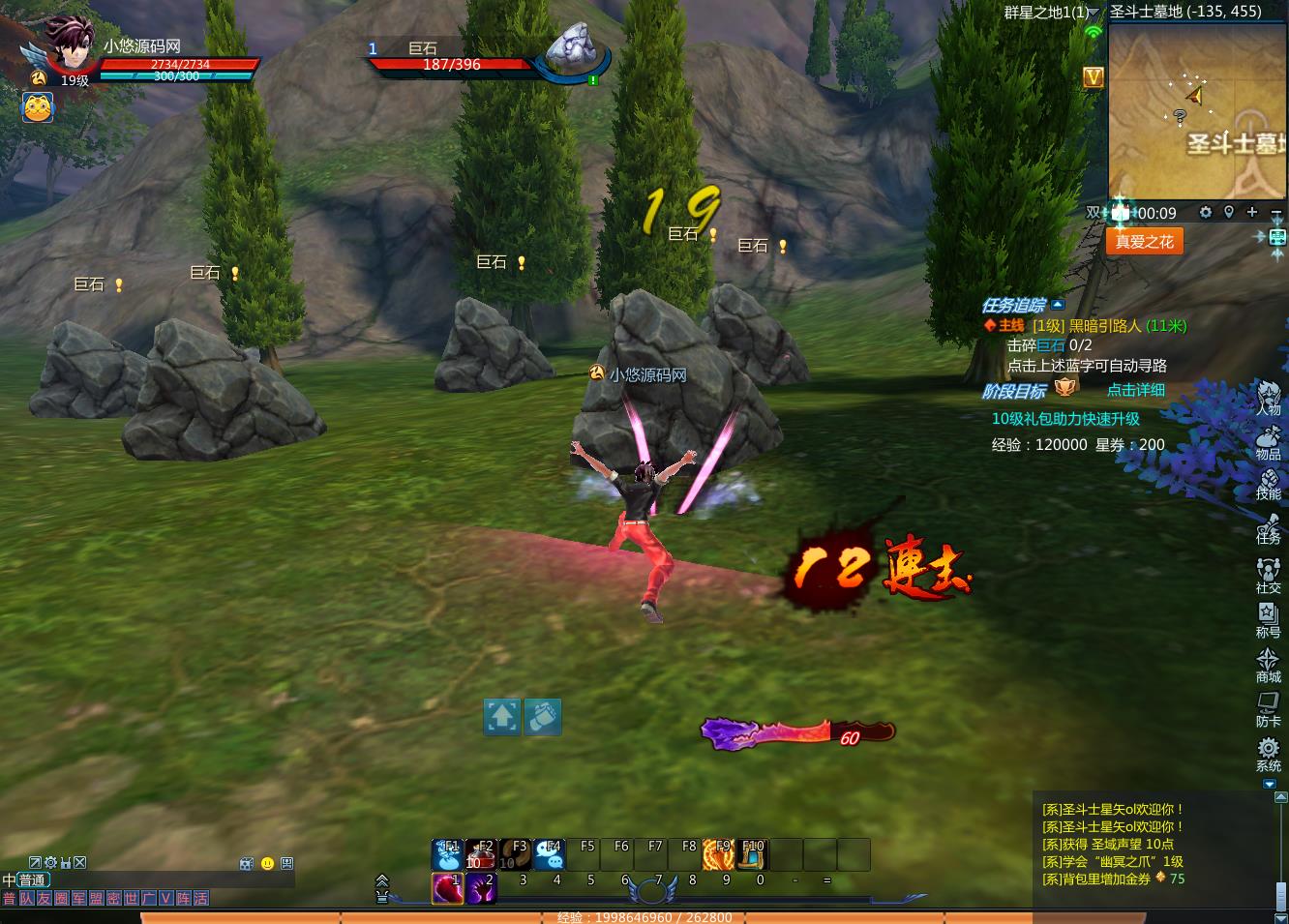Open 点击详细 stage goal details
The width and height of the screenshot is (1289, 924).
(x=1135, y=390)
